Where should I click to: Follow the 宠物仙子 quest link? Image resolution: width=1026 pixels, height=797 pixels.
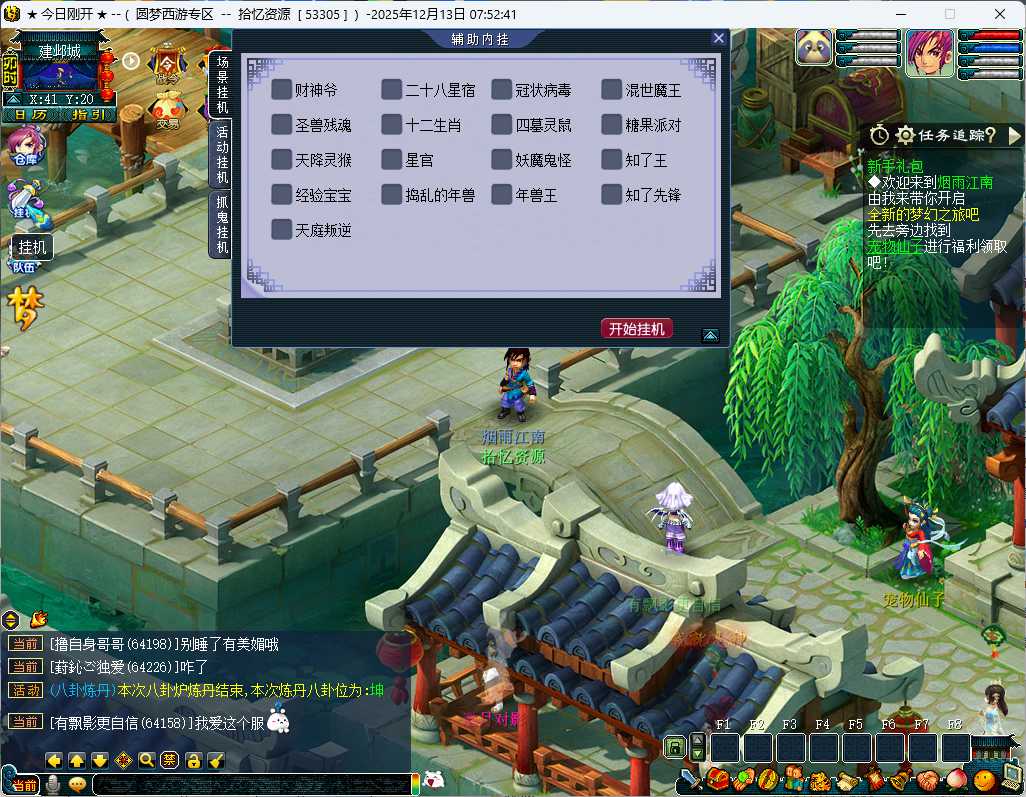point(894,246)
